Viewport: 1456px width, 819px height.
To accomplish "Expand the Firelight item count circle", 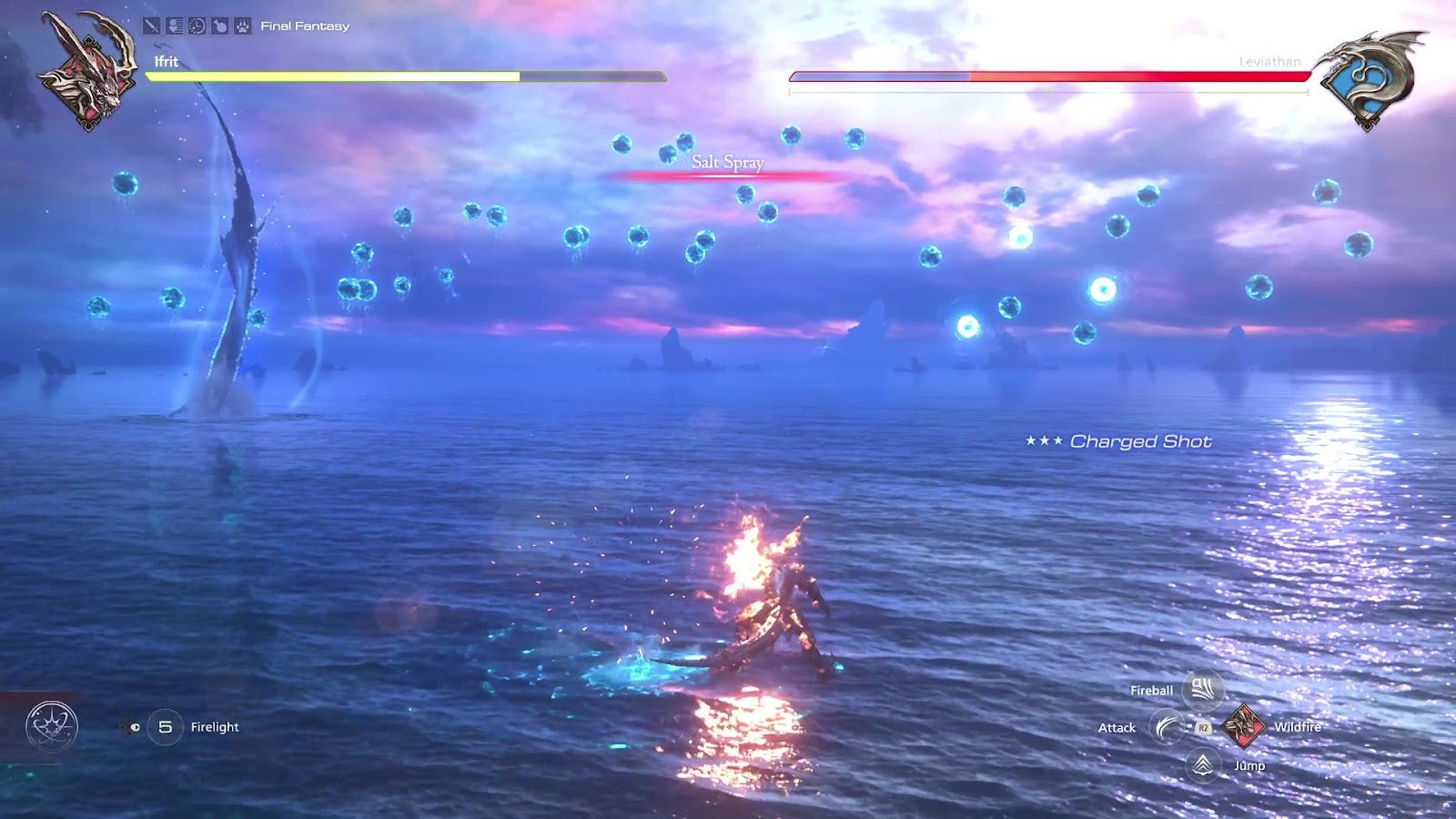I will 166,726.
